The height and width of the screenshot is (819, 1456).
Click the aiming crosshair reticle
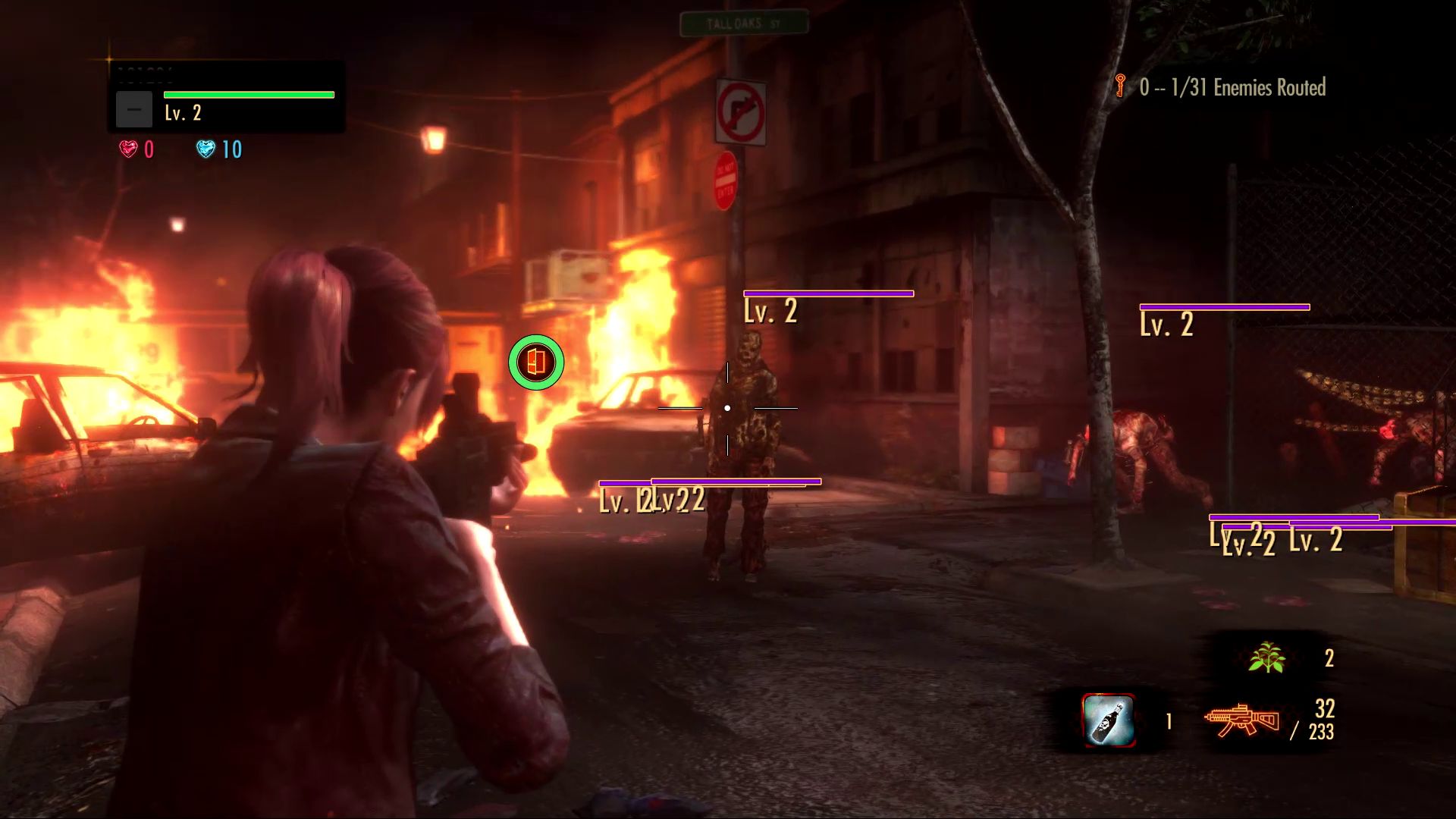click(726, 407)
